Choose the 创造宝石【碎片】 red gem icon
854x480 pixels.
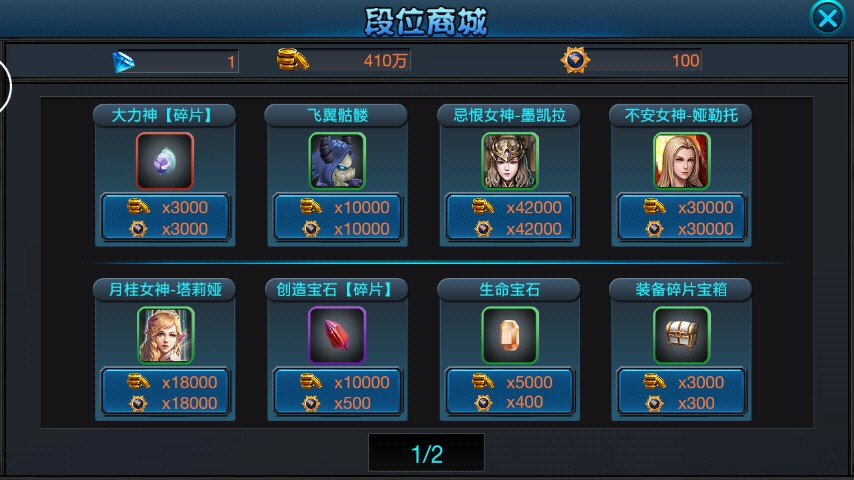337,335
